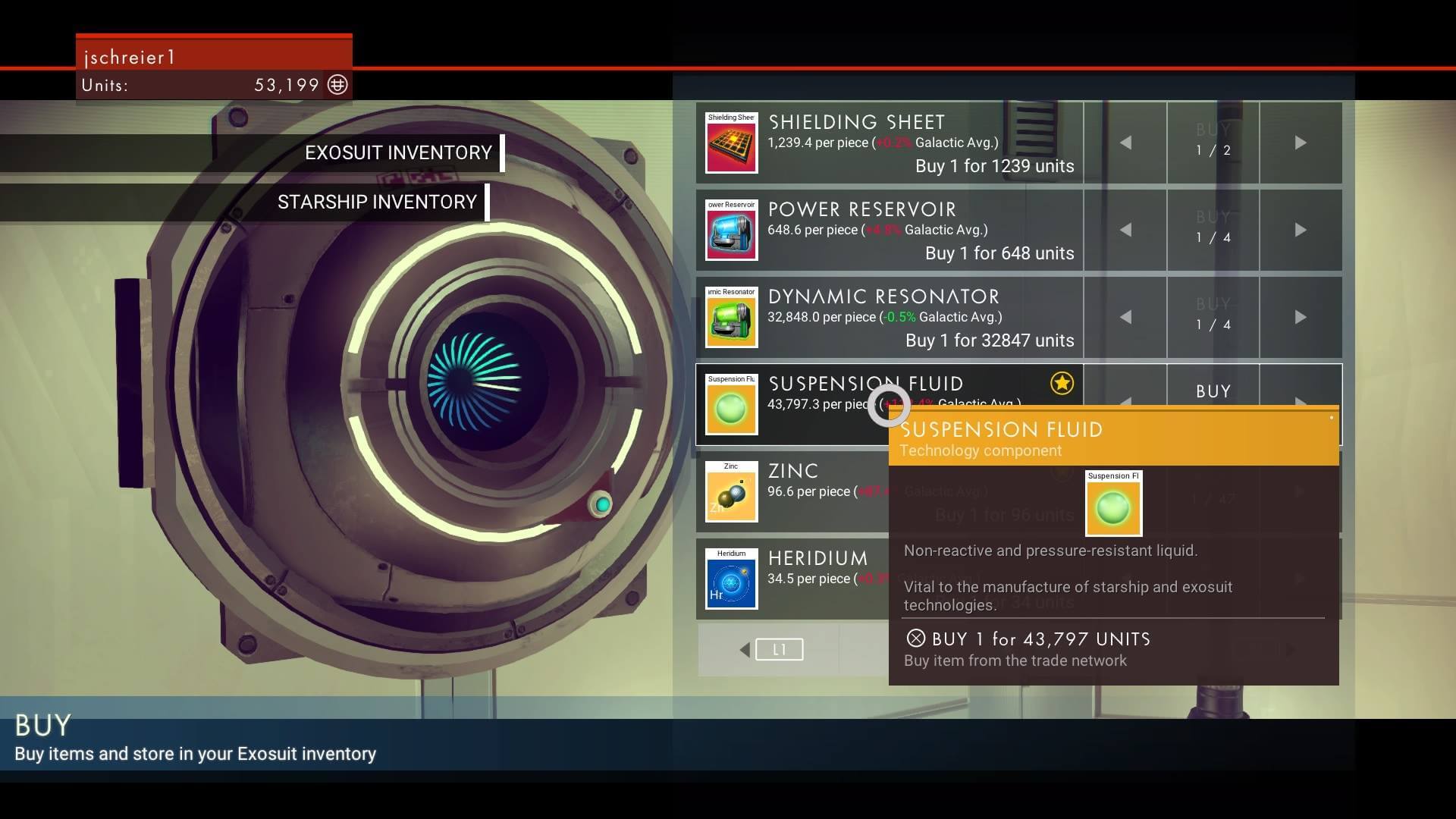
Task: Click the Suspension Fluid BUY button
Action: tap(1213, 391)
